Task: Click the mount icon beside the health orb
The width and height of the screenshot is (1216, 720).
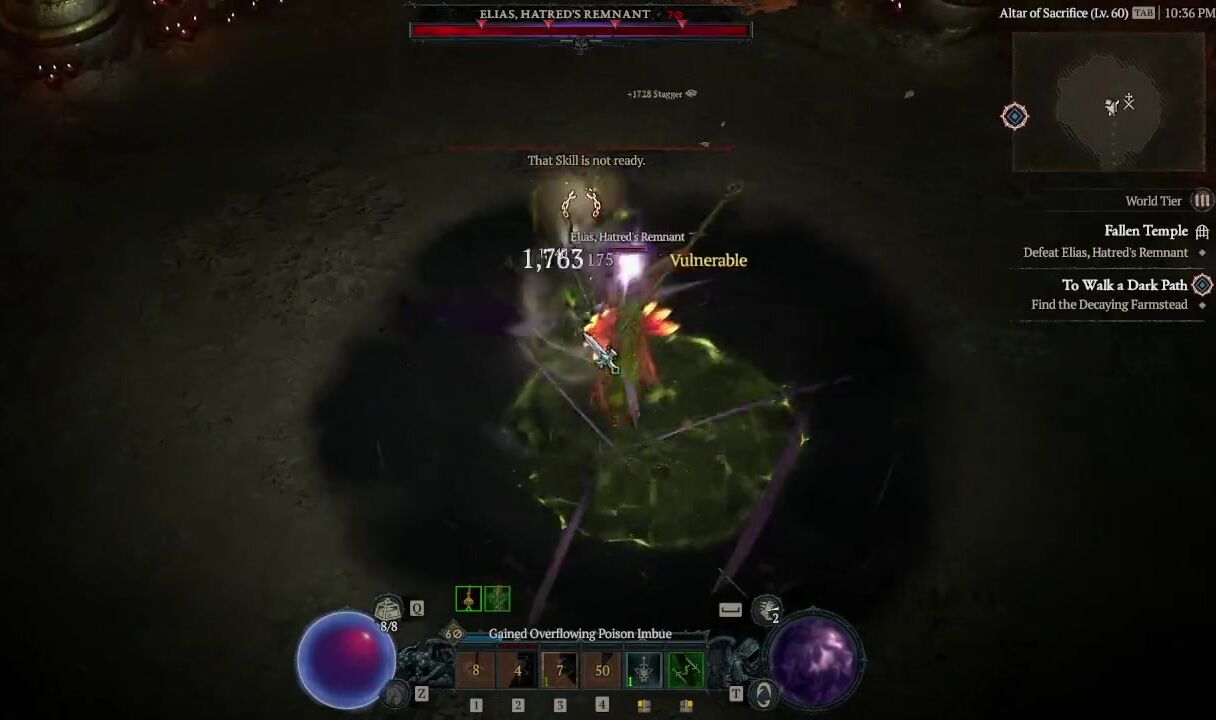Action: (x=397, y=693)
